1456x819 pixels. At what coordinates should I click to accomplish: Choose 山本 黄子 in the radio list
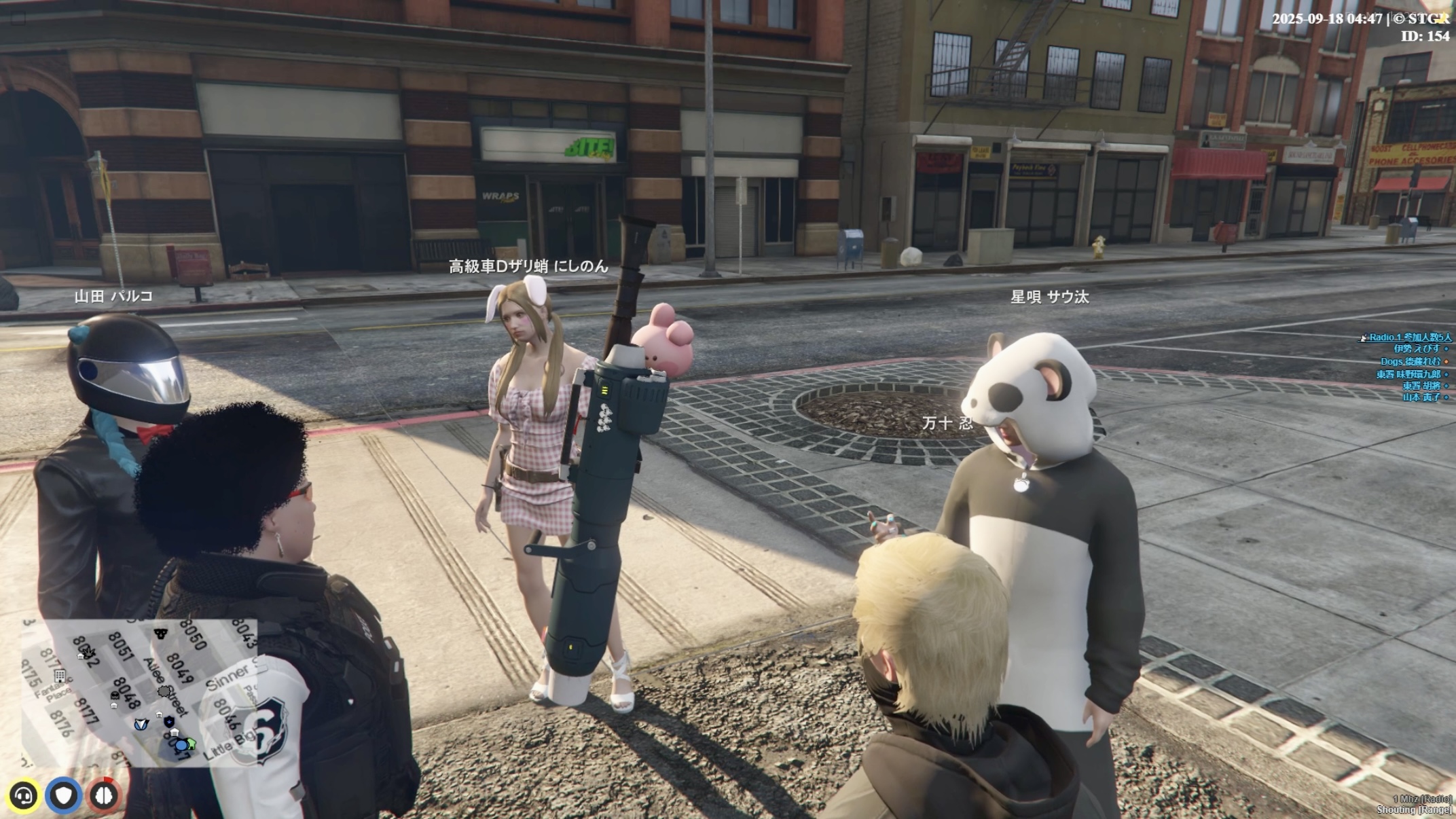tap(1421, 397)
